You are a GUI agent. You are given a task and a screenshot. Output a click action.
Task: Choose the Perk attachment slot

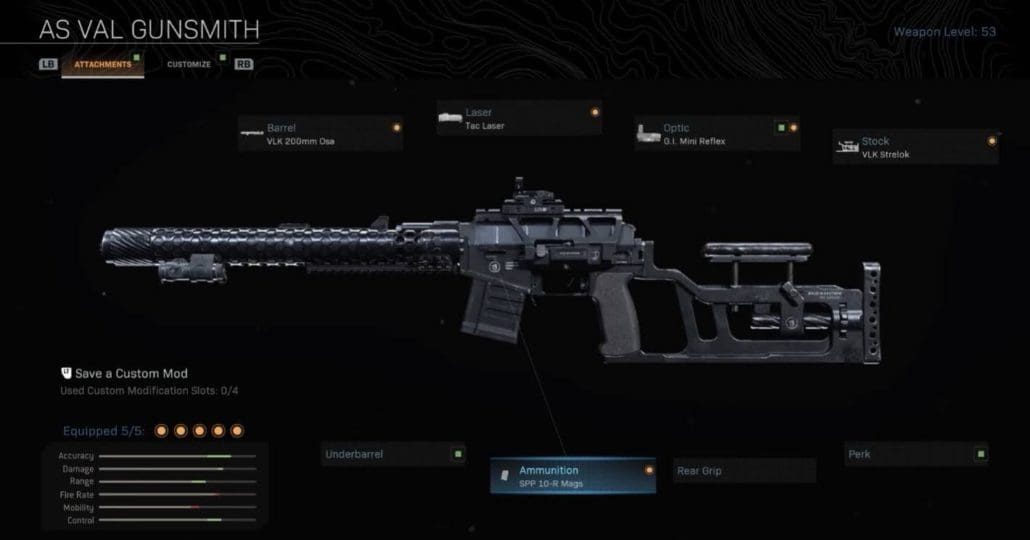916,455
